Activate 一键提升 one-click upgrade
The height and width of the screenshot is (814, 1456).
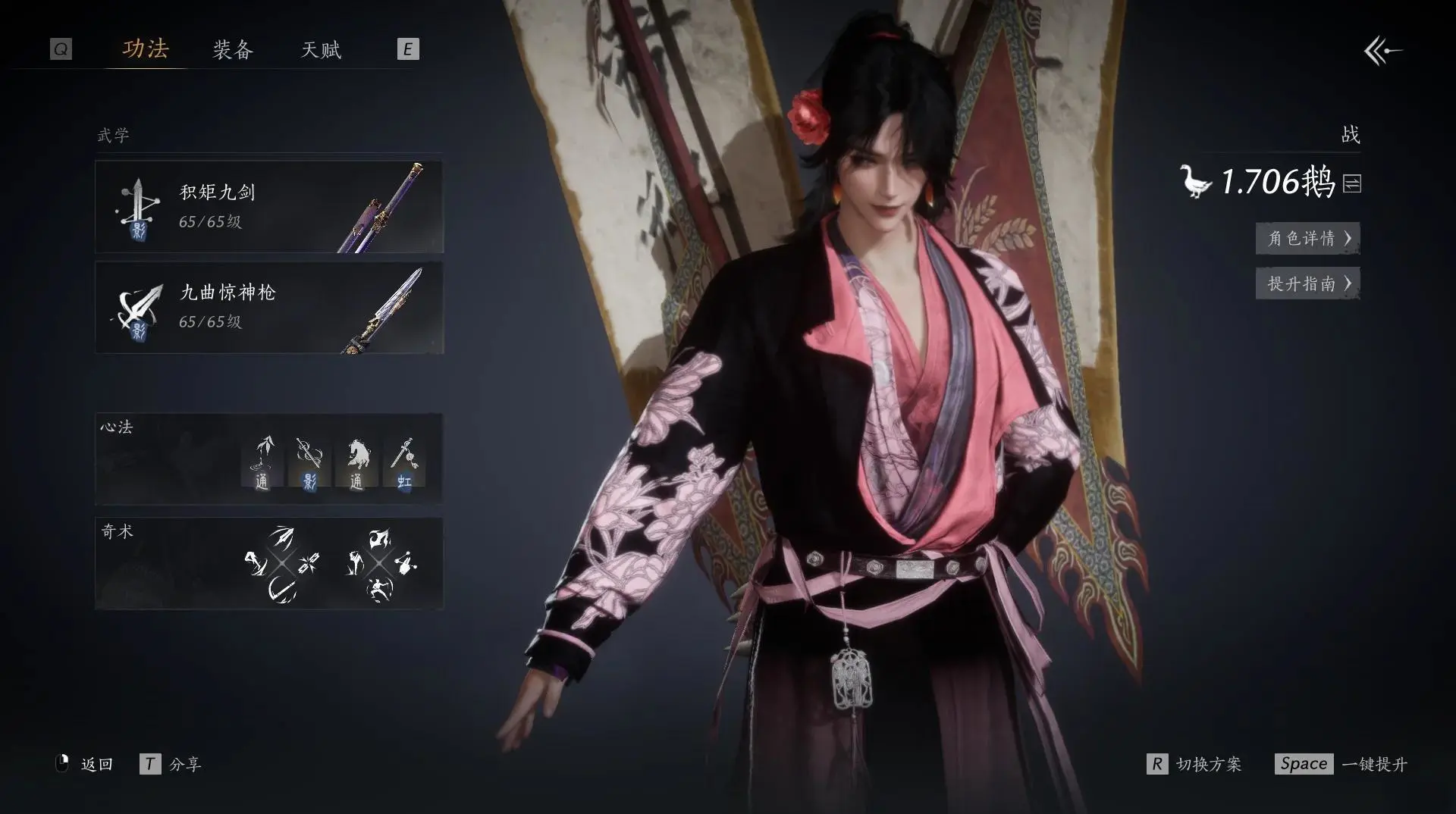[x=1341, y=764]
